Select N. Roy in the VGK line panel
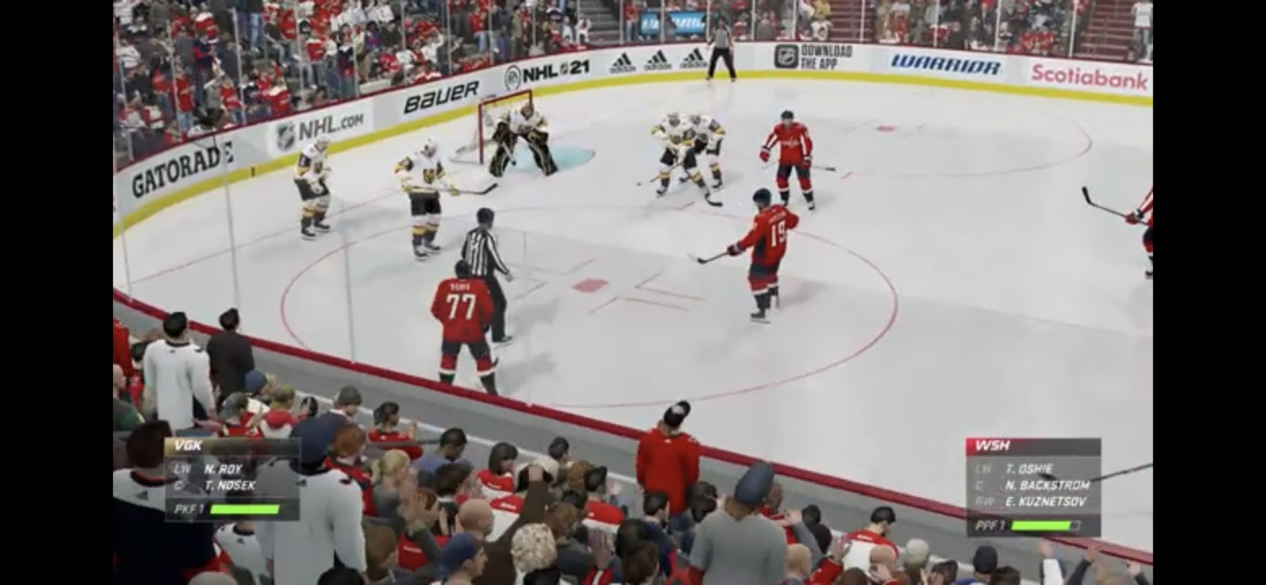The width and height of the screenshot is (1266, 585). [223, 469]
